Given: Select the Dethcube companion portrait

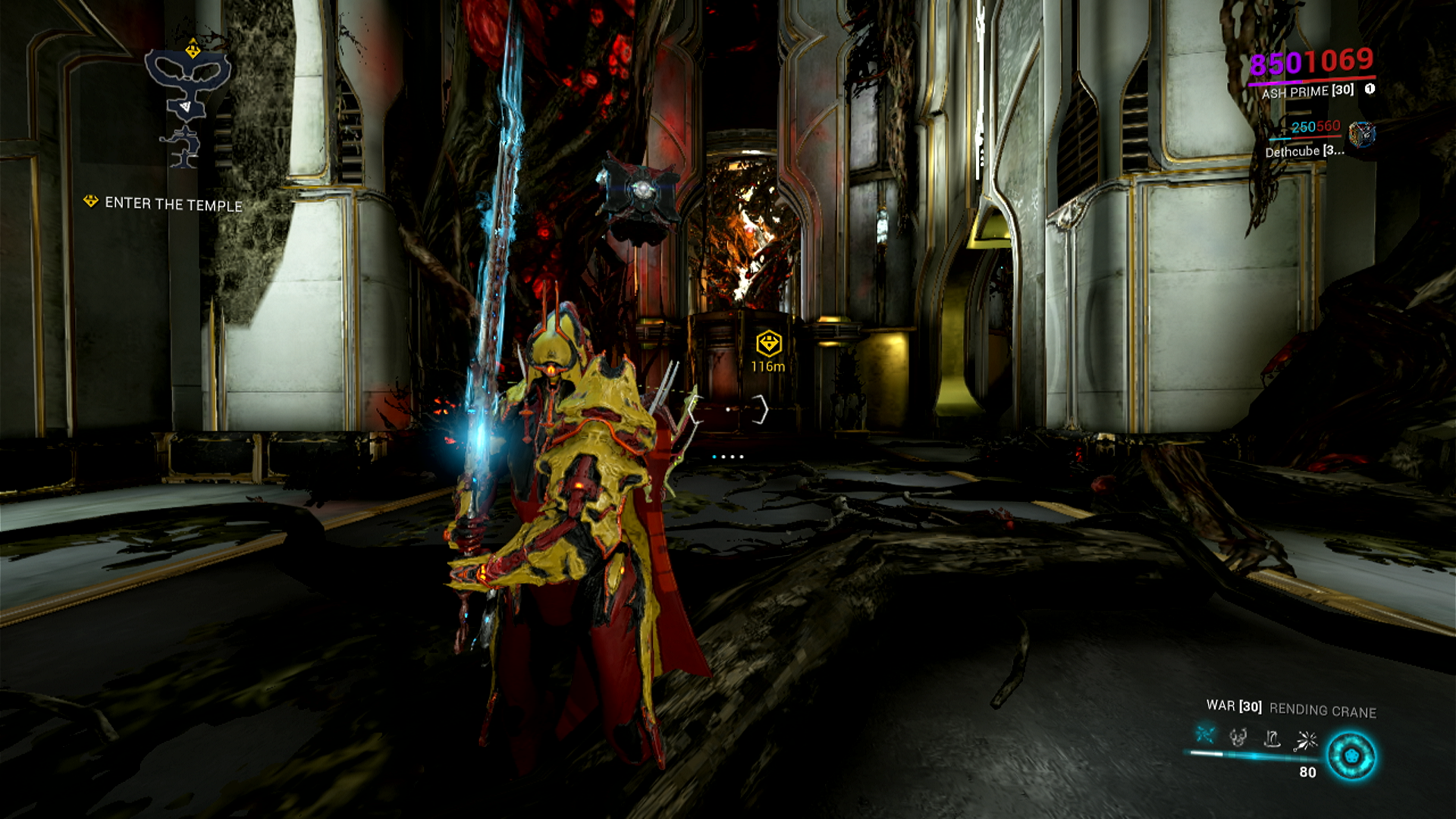Looking at the screenshot, I should click(x=1361, y=134).
